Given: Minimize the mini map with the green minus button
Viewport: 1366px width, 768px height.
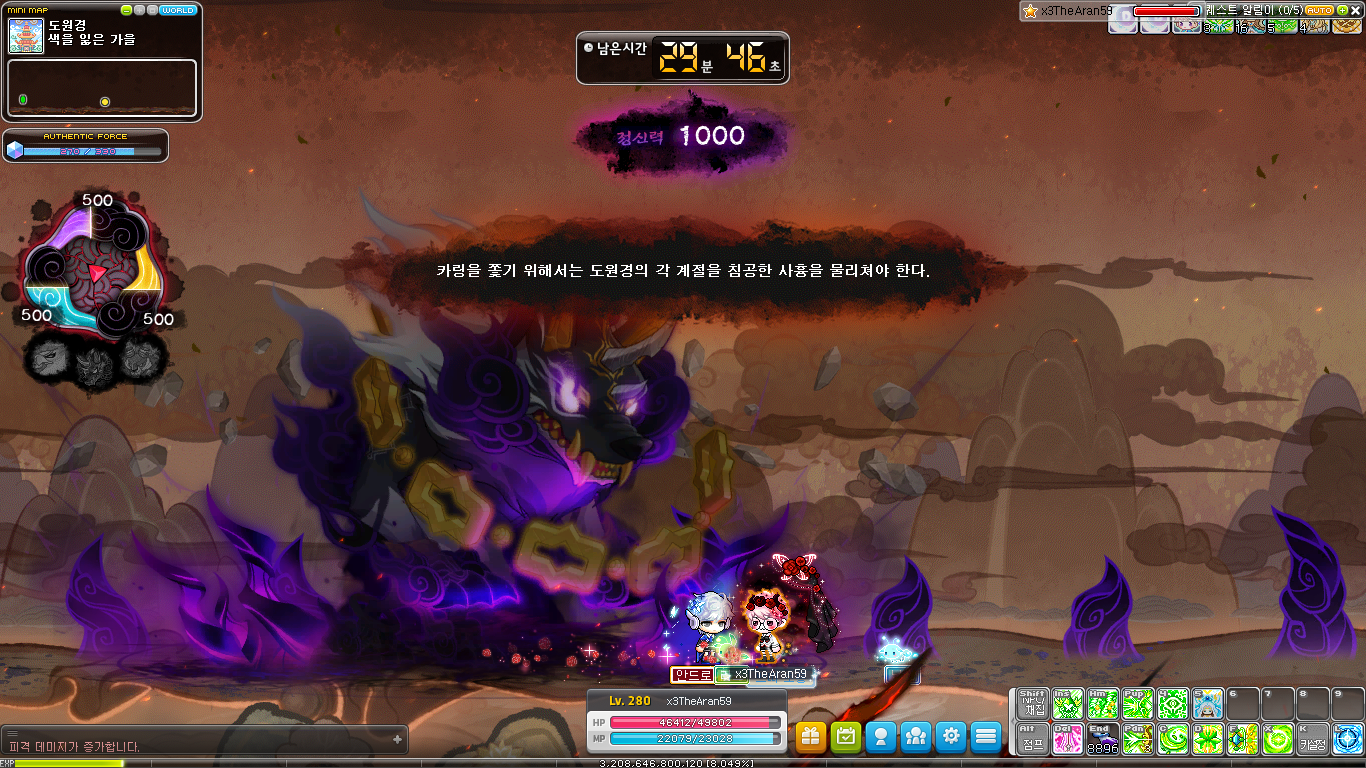Looking at the screenshot, I should point(127,10).
